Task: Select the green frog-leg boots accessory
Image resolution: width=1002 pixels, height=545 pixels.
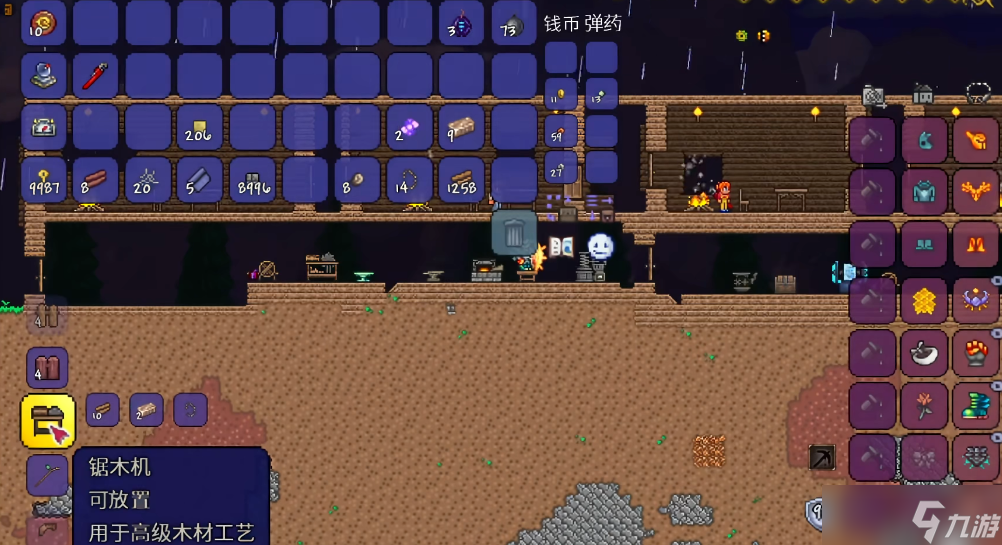Action: (x=976, y=406)
